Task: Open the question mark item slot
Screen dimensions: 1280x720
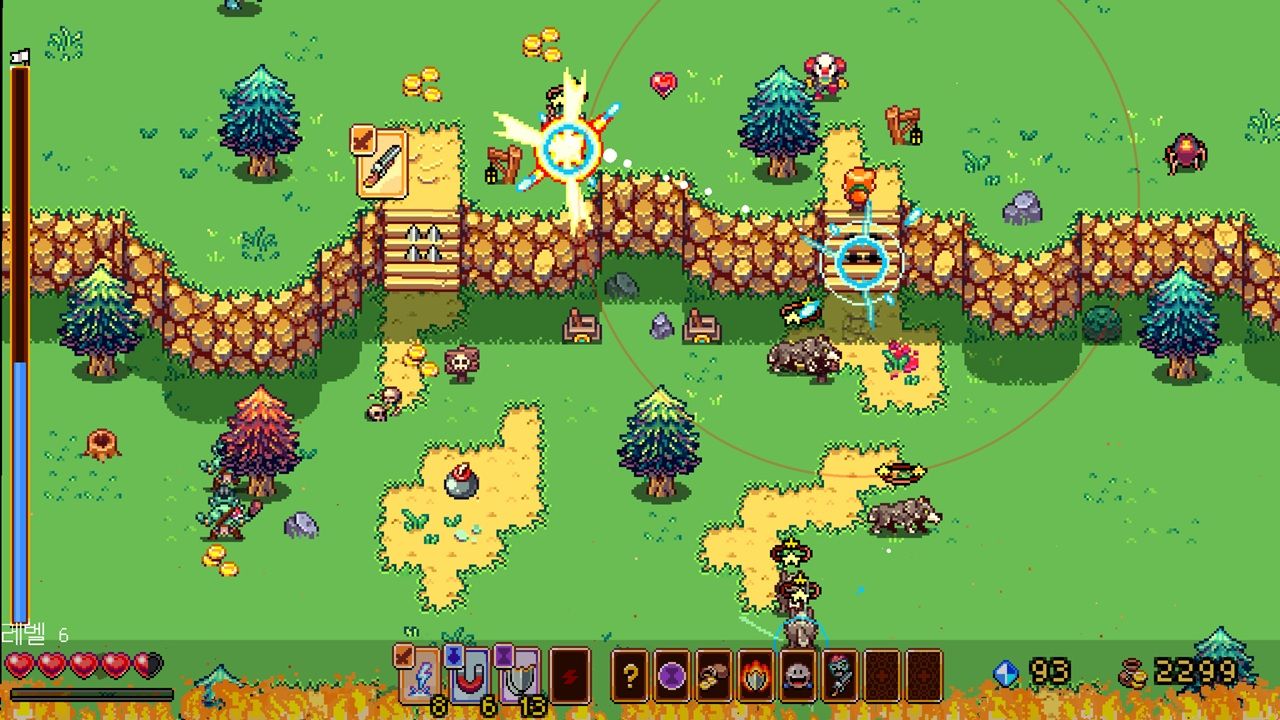Action: (x=630, y=676)
